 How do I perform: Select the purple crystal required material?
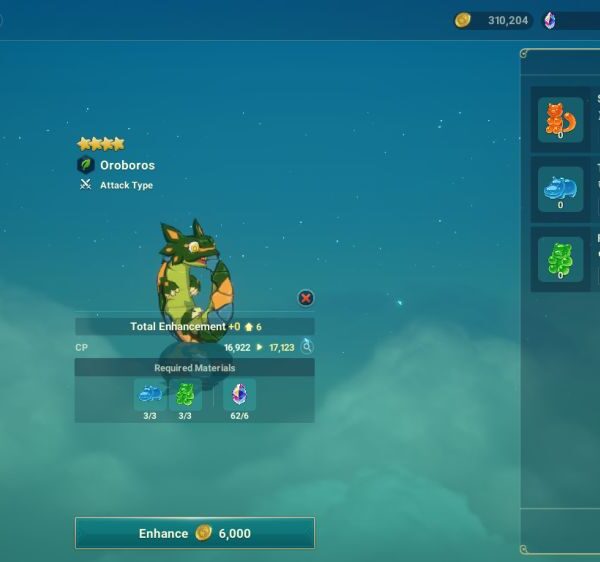point(239,395)
